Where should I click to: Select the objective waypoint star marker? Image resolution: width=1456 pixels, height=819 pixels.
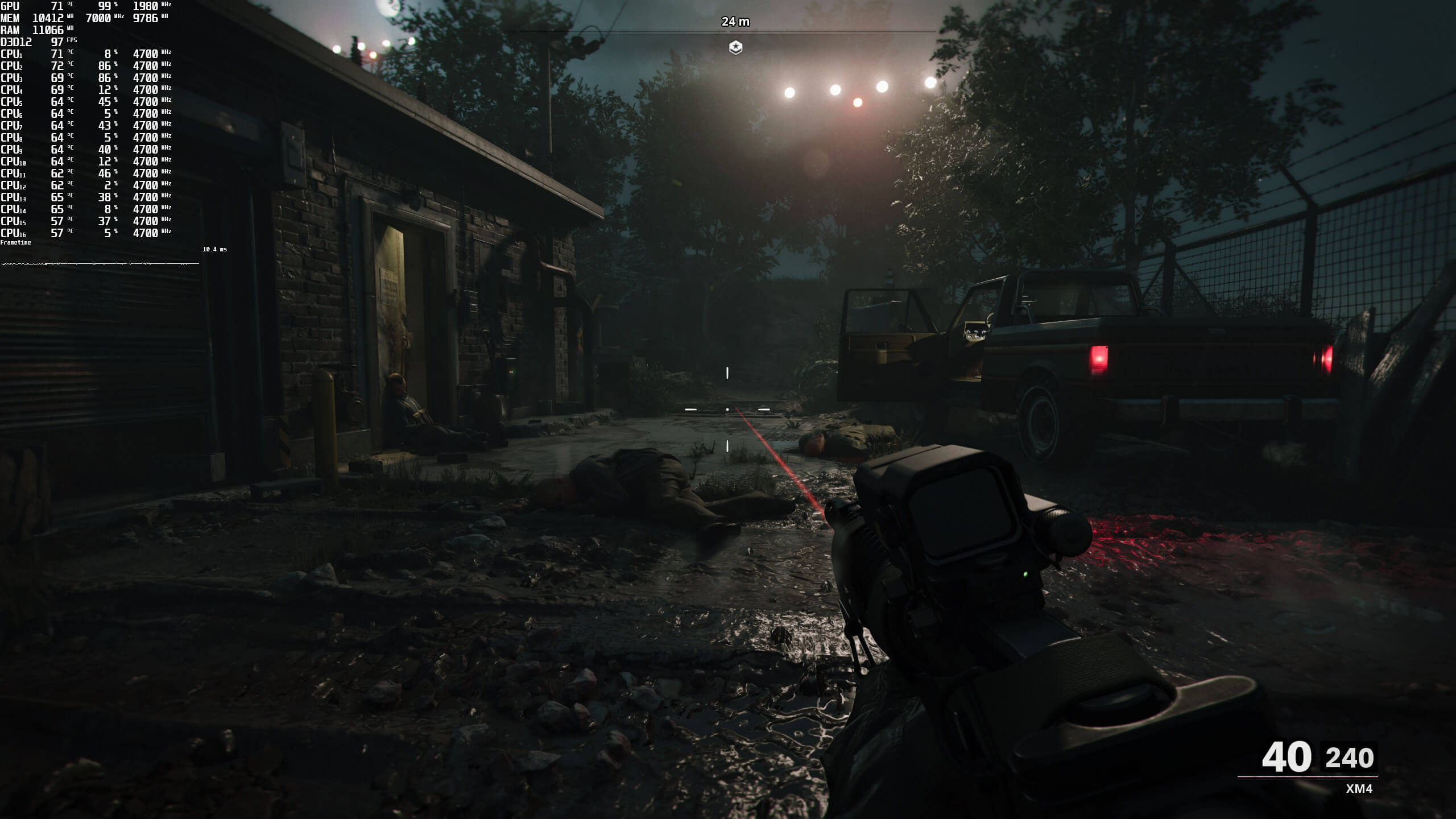(735, 47)
